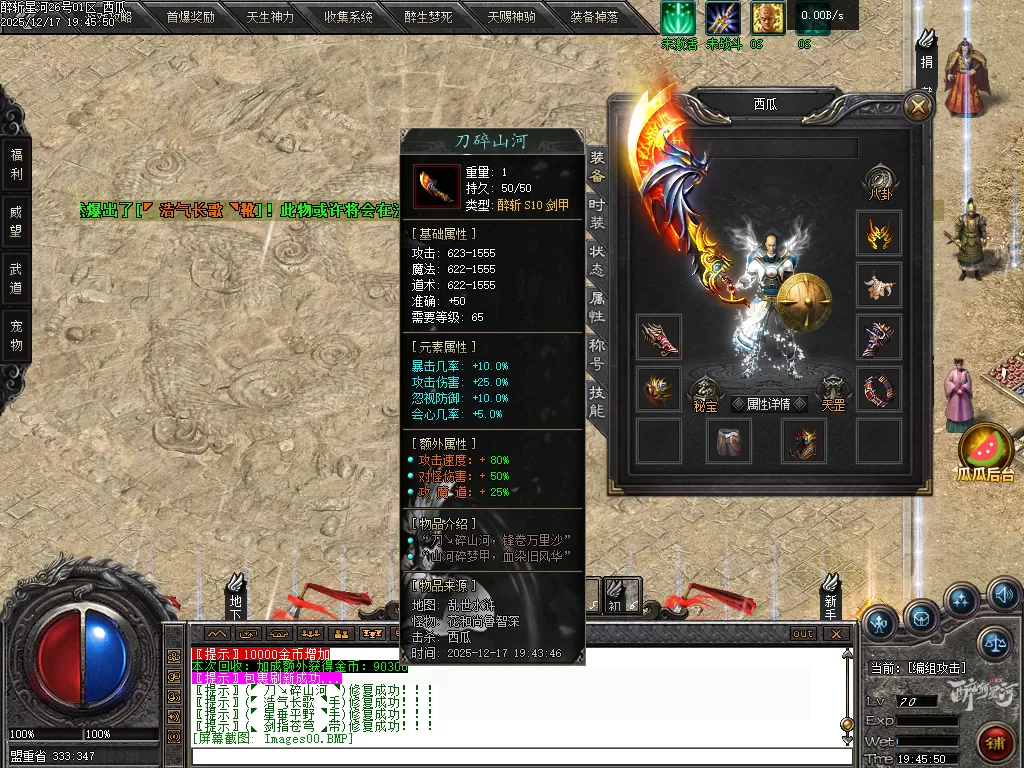This screenshot has width=1024, height=768.
Task: Open the 瓜瓜后台 watermelon icon
Action: [x=986, y=450]
